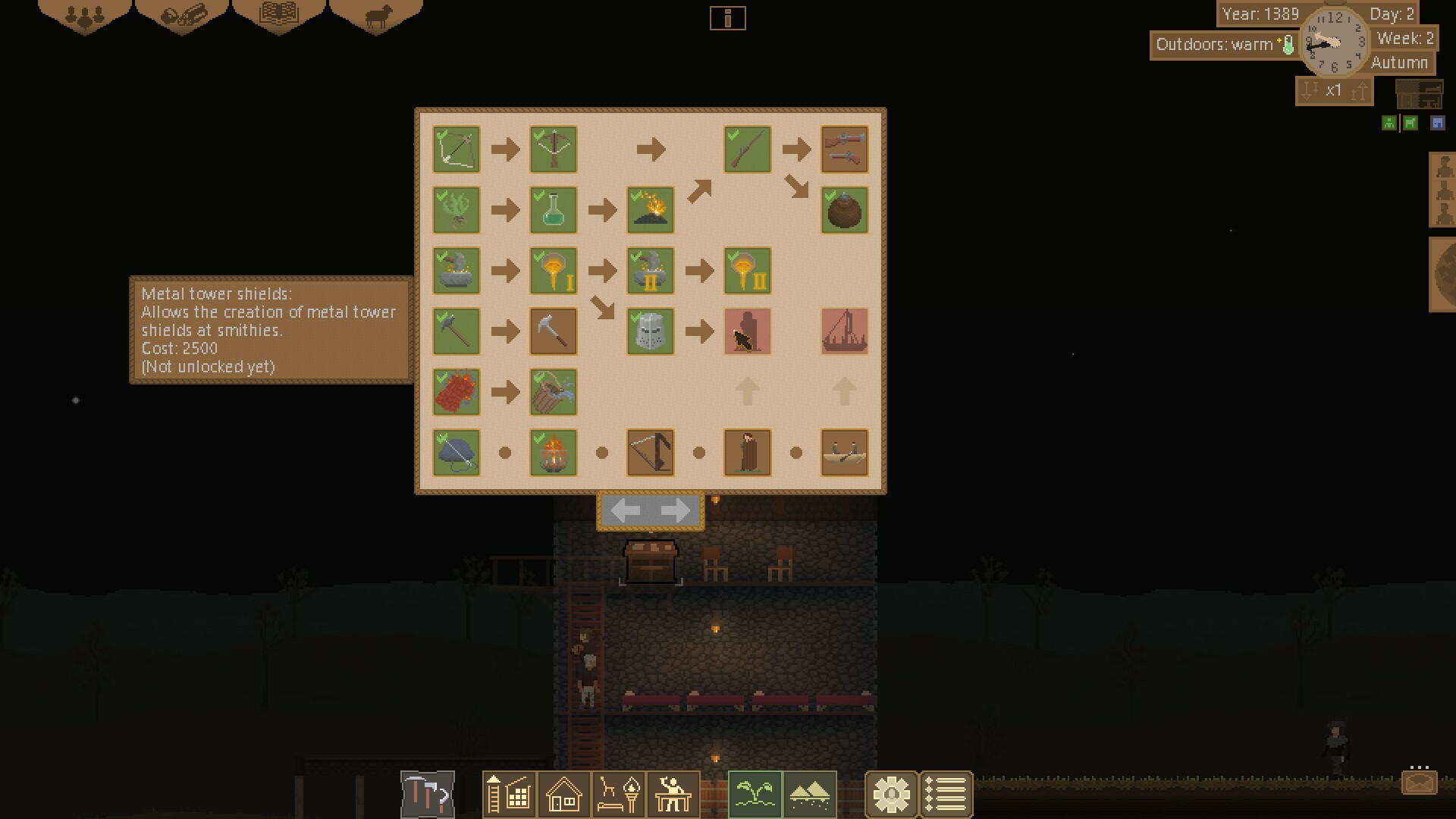The height and width of the screenshot is (819, 1456).
Task: Select the house building tool
Action: click(x=562, y=794)
